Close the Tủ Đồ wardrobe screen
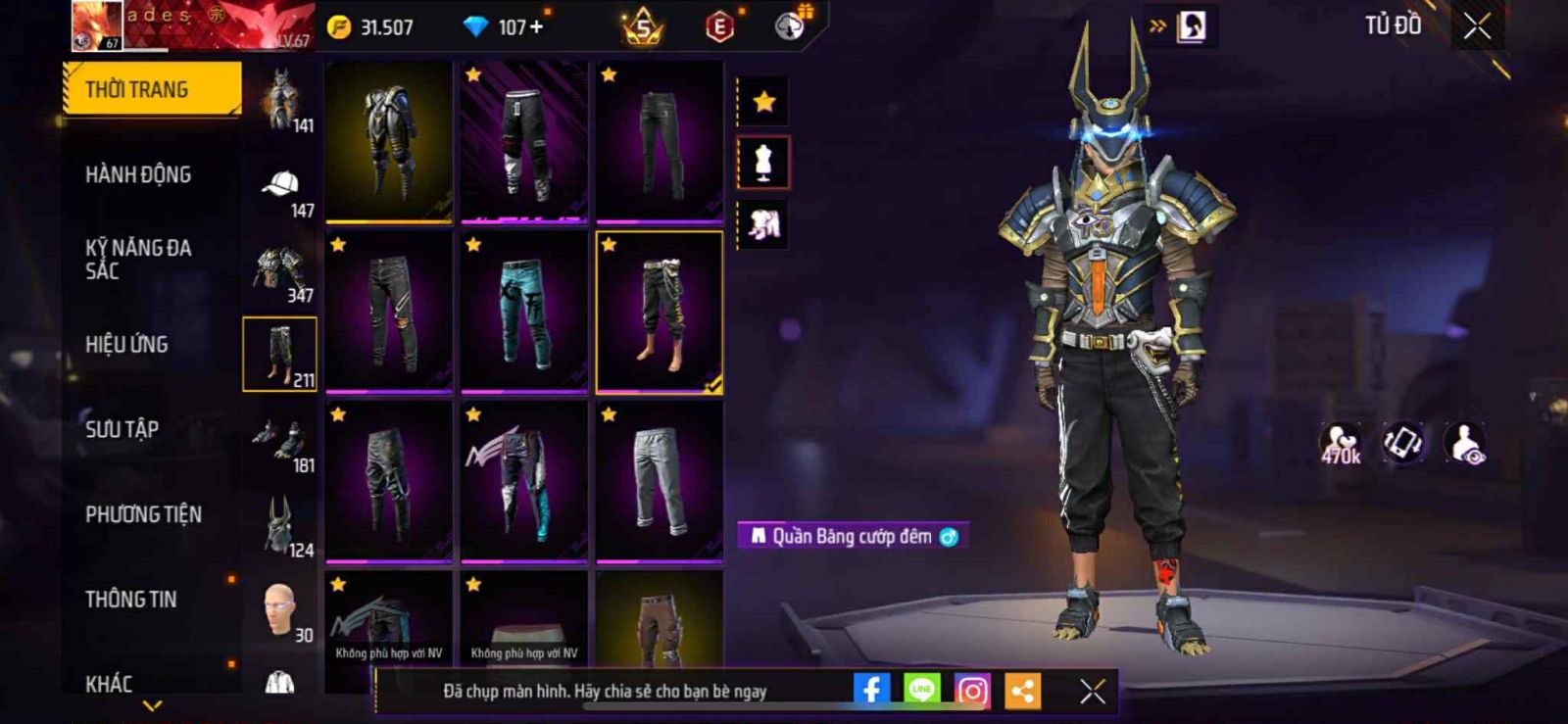This screenshot has width=1568, height=724. pos(1477,26)
